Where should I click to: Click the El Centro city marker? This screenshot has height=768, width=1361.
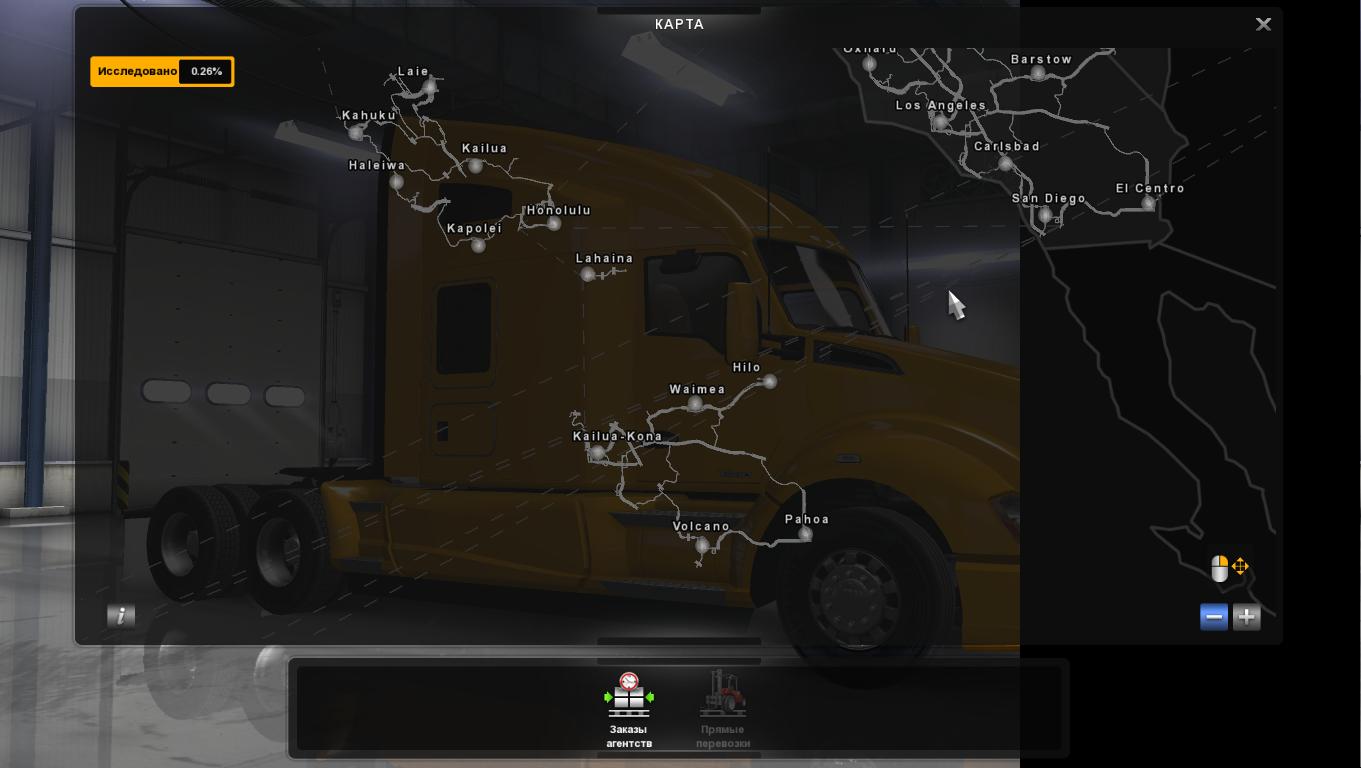click(x=1148, y=203)
